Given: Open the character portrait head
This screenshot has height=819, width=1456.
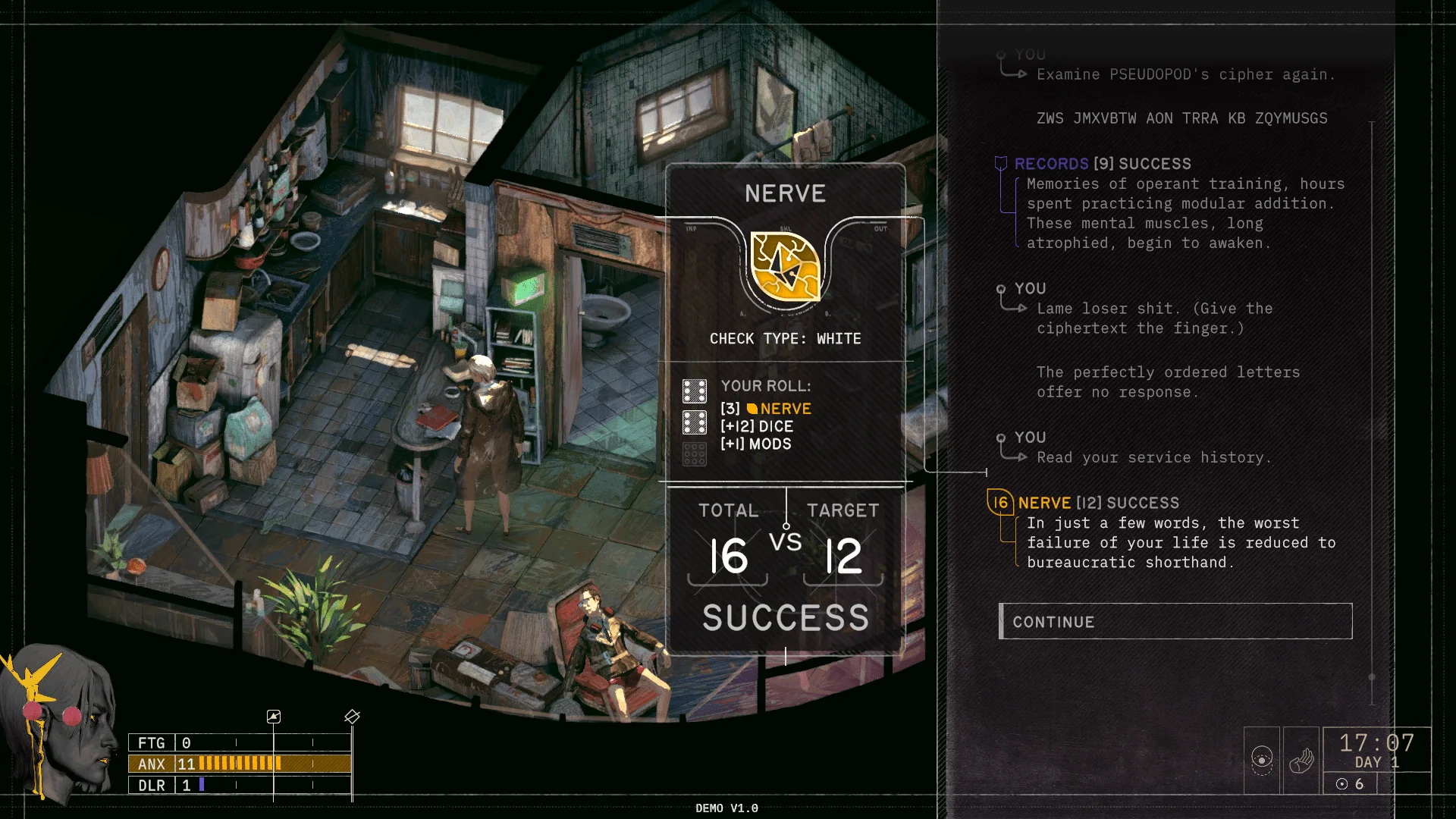Looking at the screenshot, I should coord(59,720).
